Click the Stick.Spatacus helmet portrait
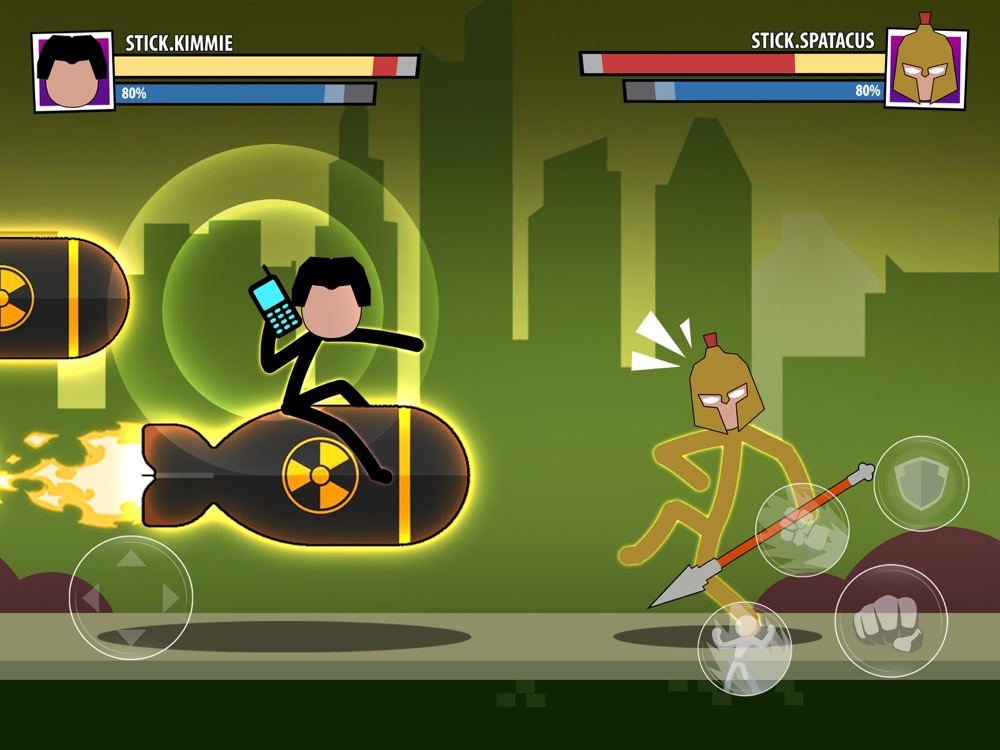This screenshot has height=750, width=1000. point(926,67)
